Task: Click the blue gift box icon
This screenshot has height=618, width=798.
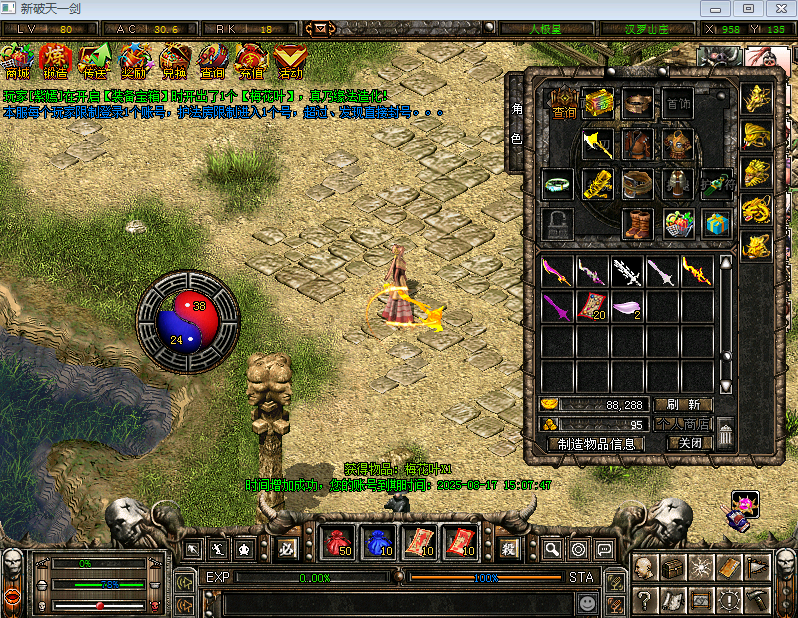Action: coord(716,222)
